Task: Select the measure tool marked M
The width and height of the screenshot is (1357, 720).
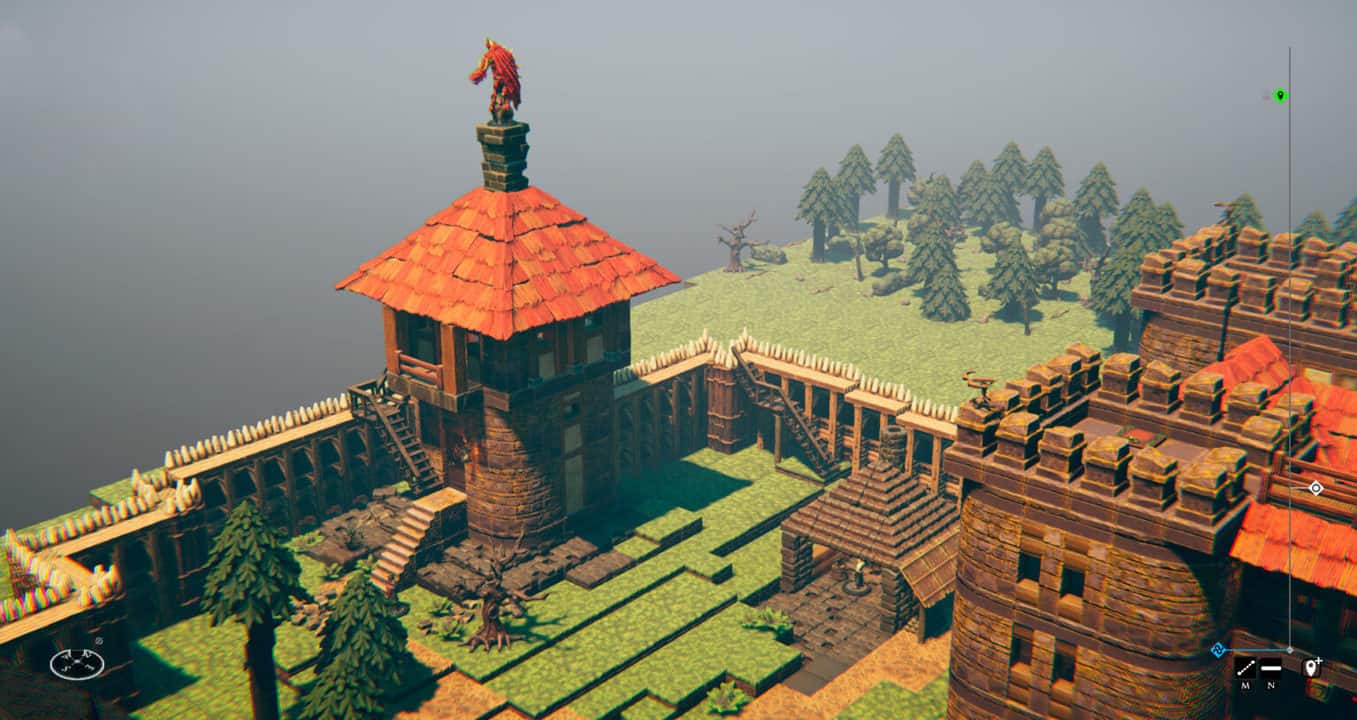Action: (x=1245, y=667)
